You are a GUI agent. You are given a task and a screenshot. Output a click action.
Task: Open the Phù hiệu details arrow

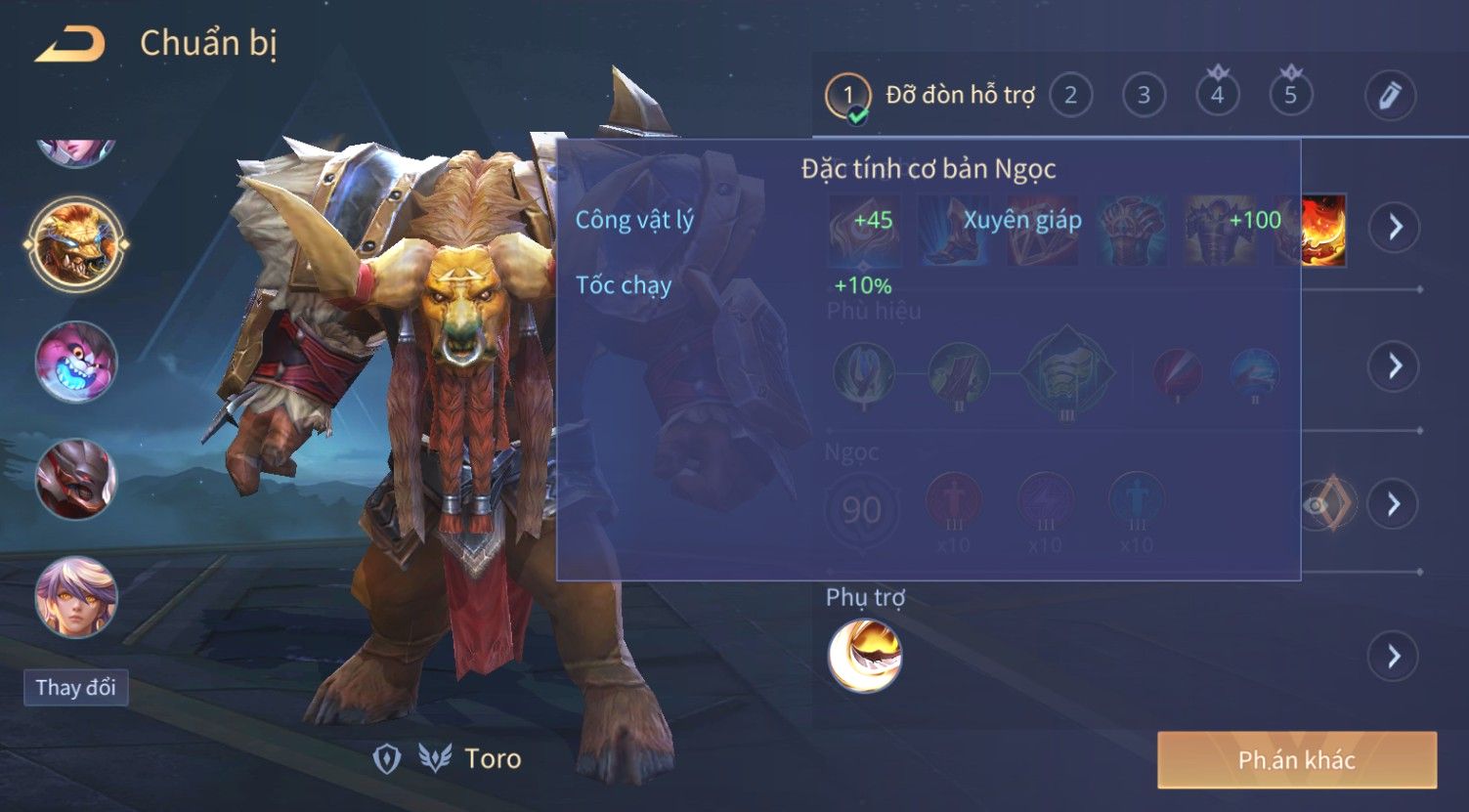tap(1394, 366)
